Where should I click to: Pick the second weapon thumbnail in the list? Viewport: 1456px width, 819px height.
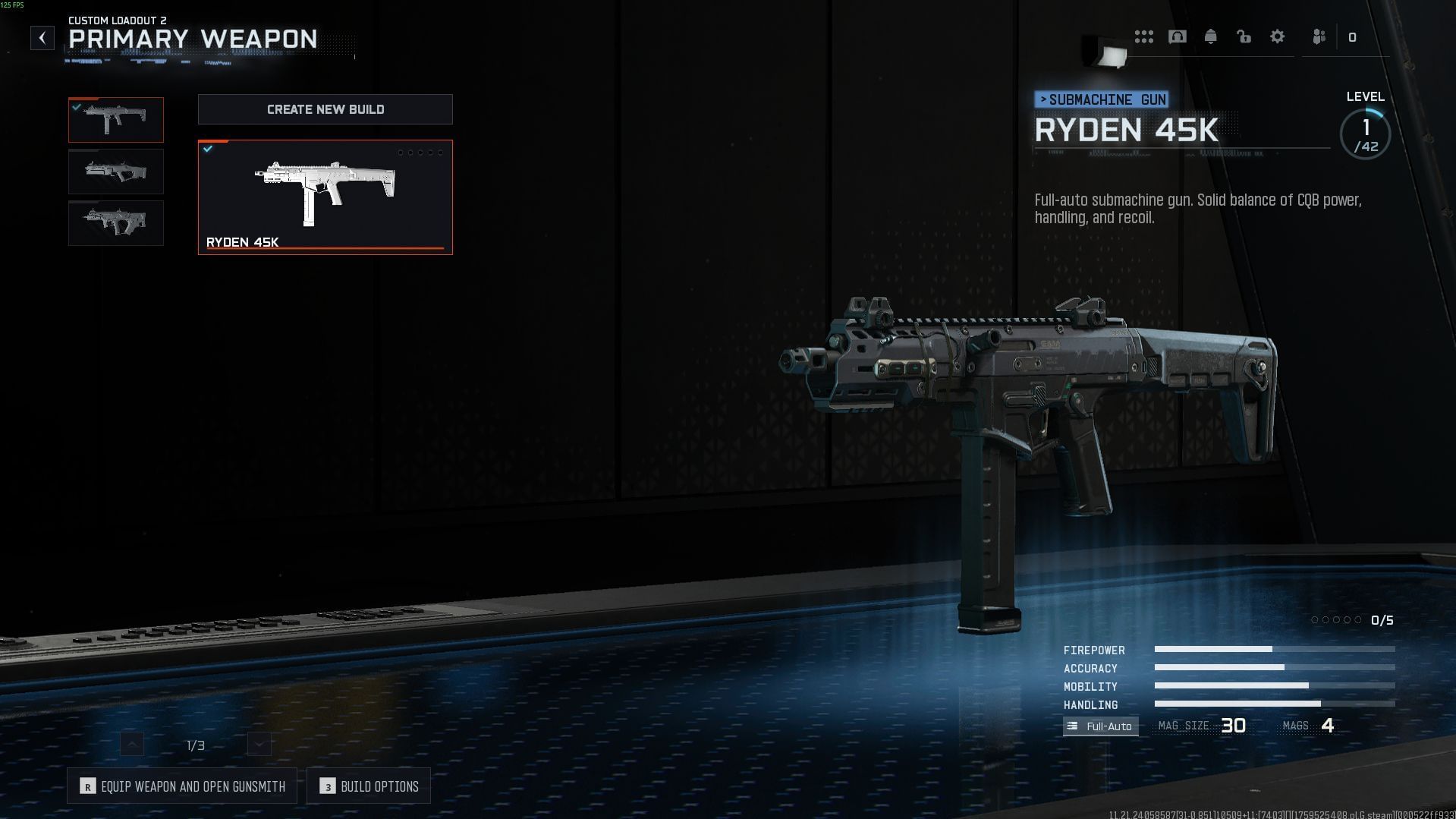(x=116, y=172)
